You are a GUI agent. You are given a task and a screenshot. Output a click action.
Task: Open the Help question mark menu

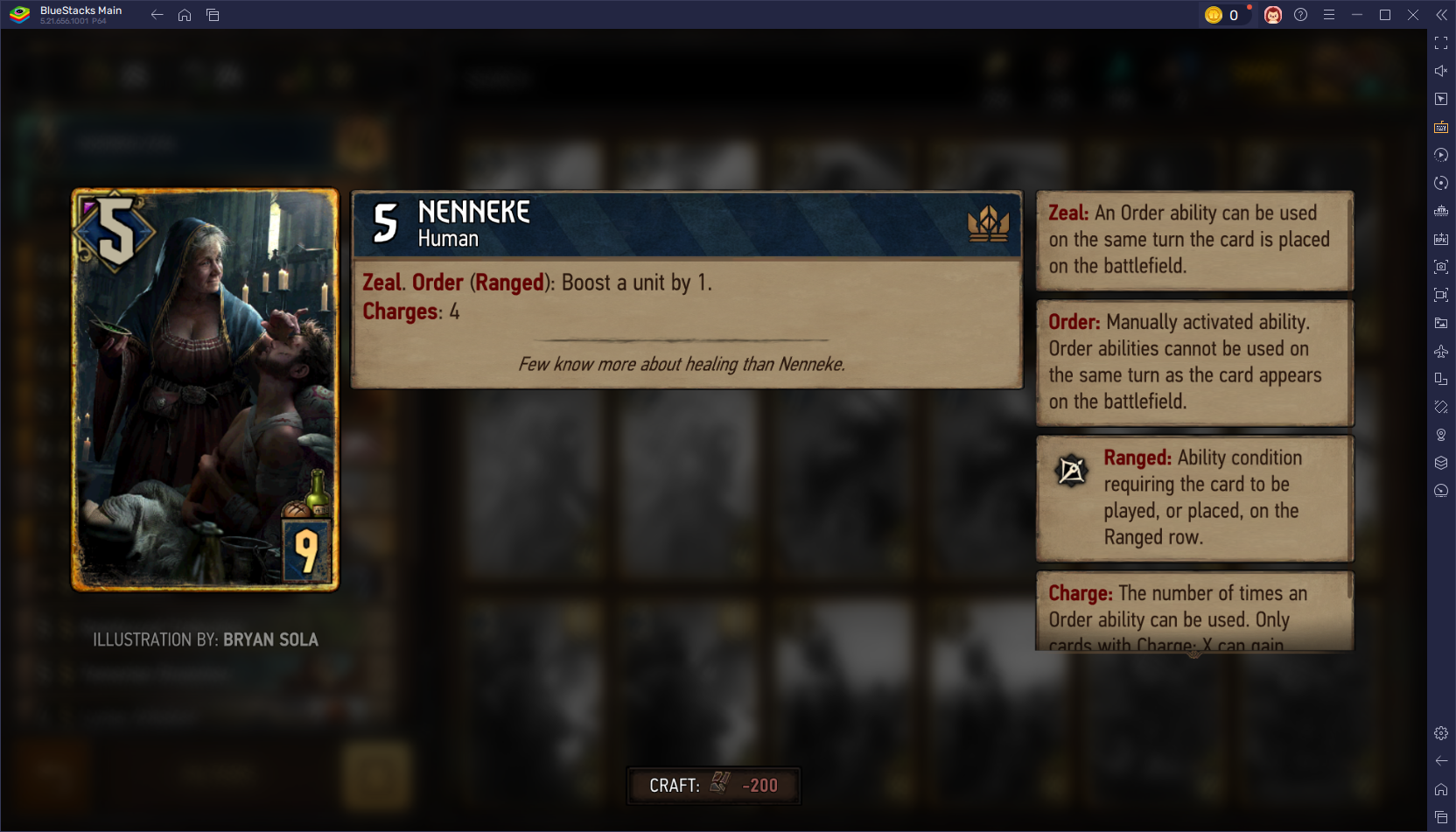point(1301,14)
